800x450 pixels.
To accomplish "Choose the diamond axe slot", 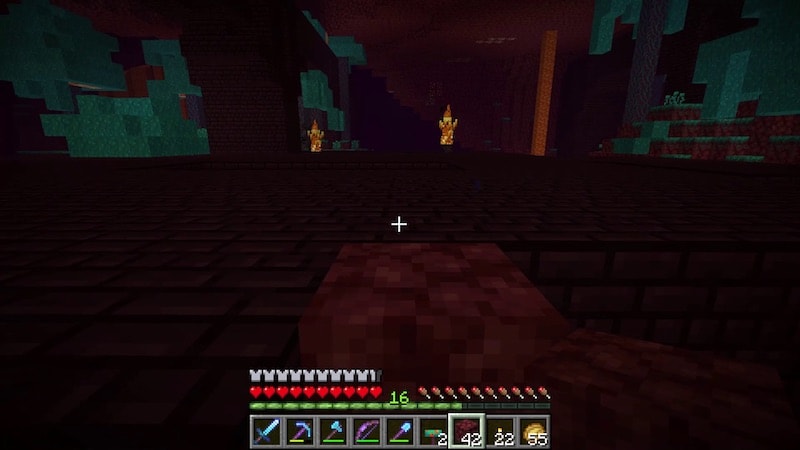I will 332,431.
